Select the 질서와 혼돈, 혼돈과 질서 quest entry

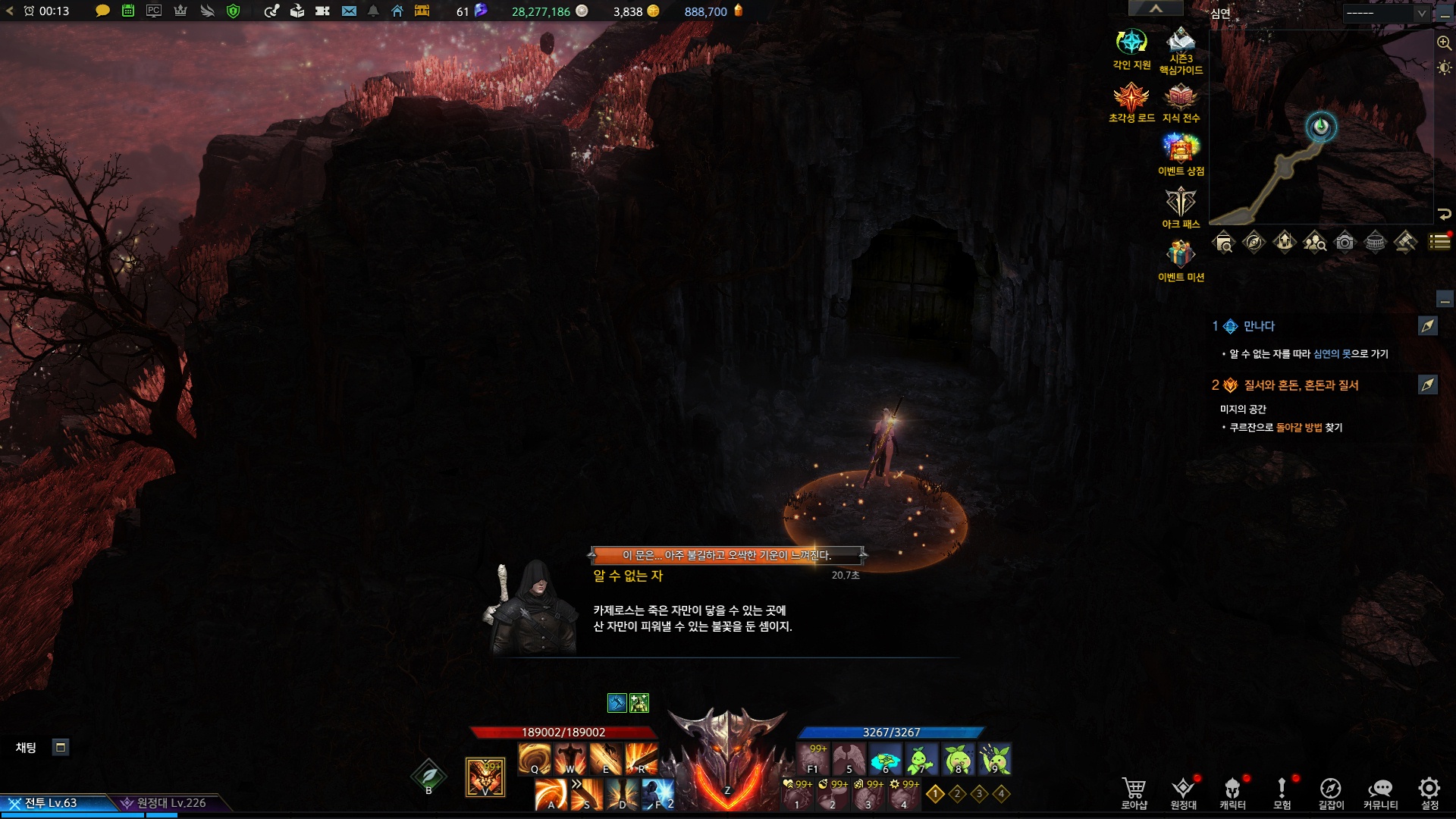pyautogui.click(x=1301, y=385)
